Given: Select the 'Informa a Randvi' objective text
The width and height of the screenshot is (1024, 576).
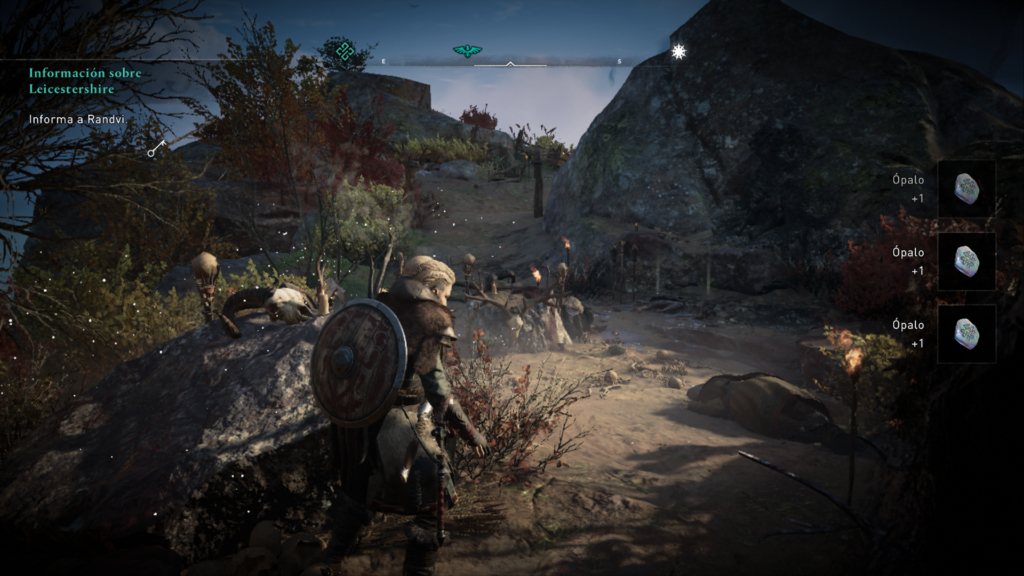Looking at the screenshot, I should click(76, 120).
